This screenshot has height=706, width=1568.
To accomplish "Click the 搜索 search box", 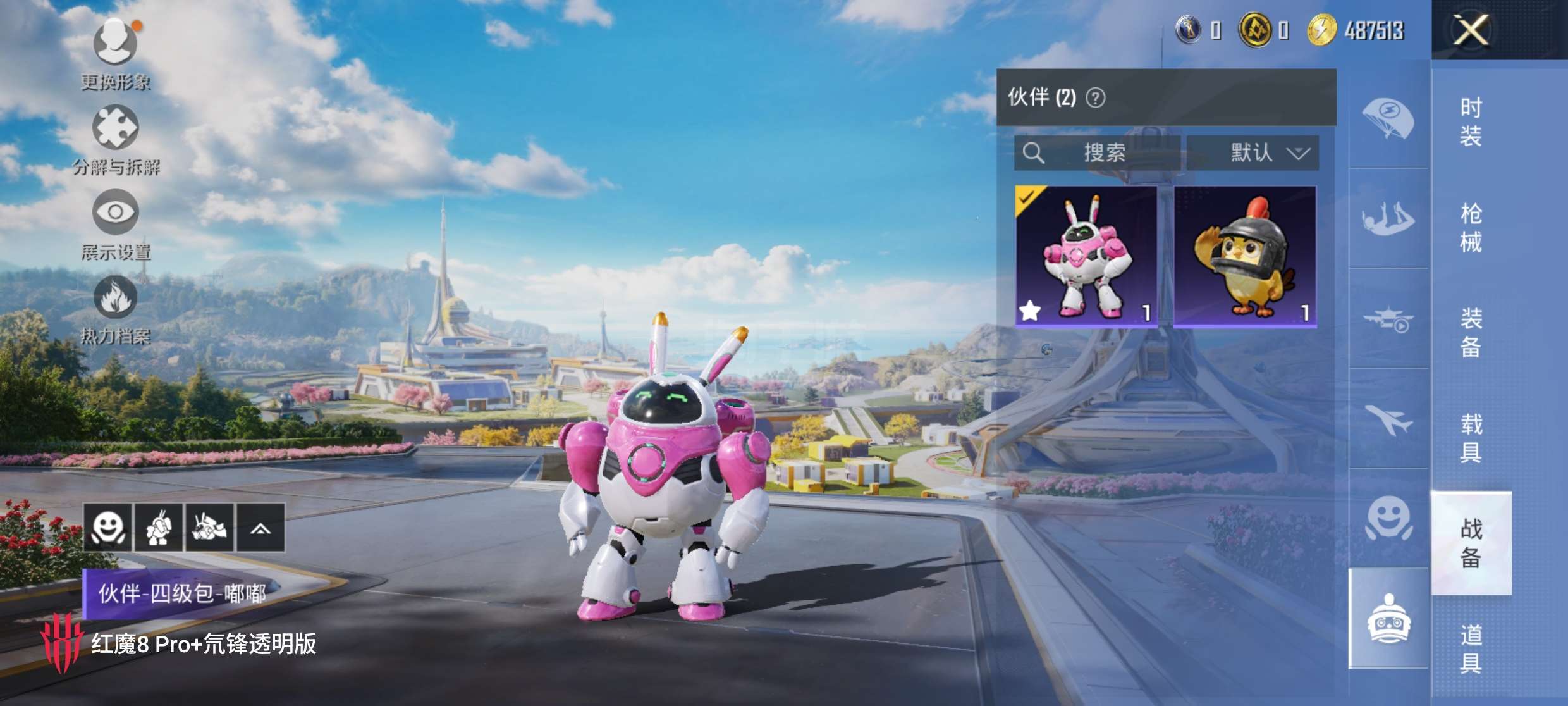I will tap(1097, 153).
